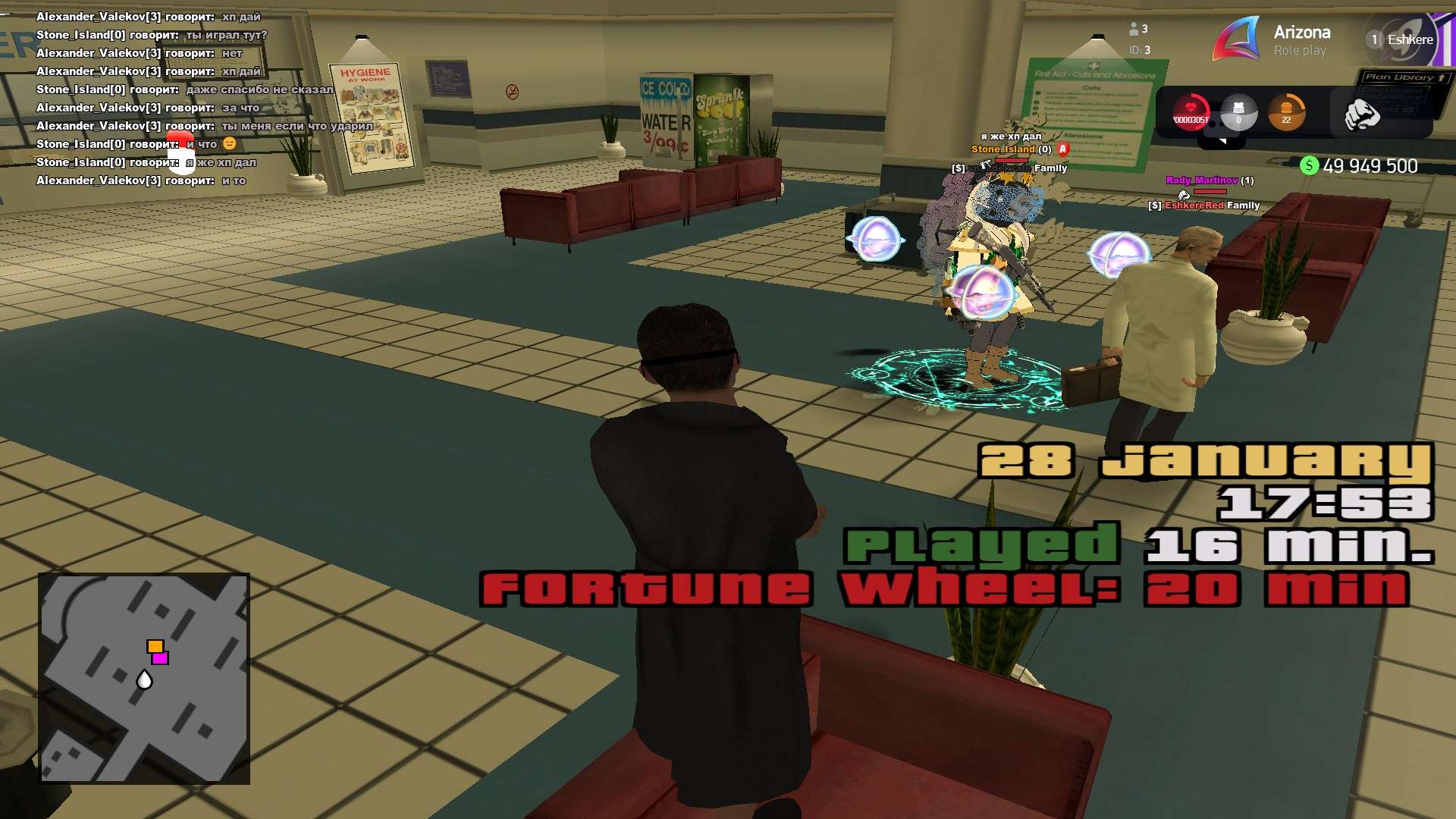Click the green dollar money icon
Viewport: 1456px width, 819px height.
coord(1309,166)
